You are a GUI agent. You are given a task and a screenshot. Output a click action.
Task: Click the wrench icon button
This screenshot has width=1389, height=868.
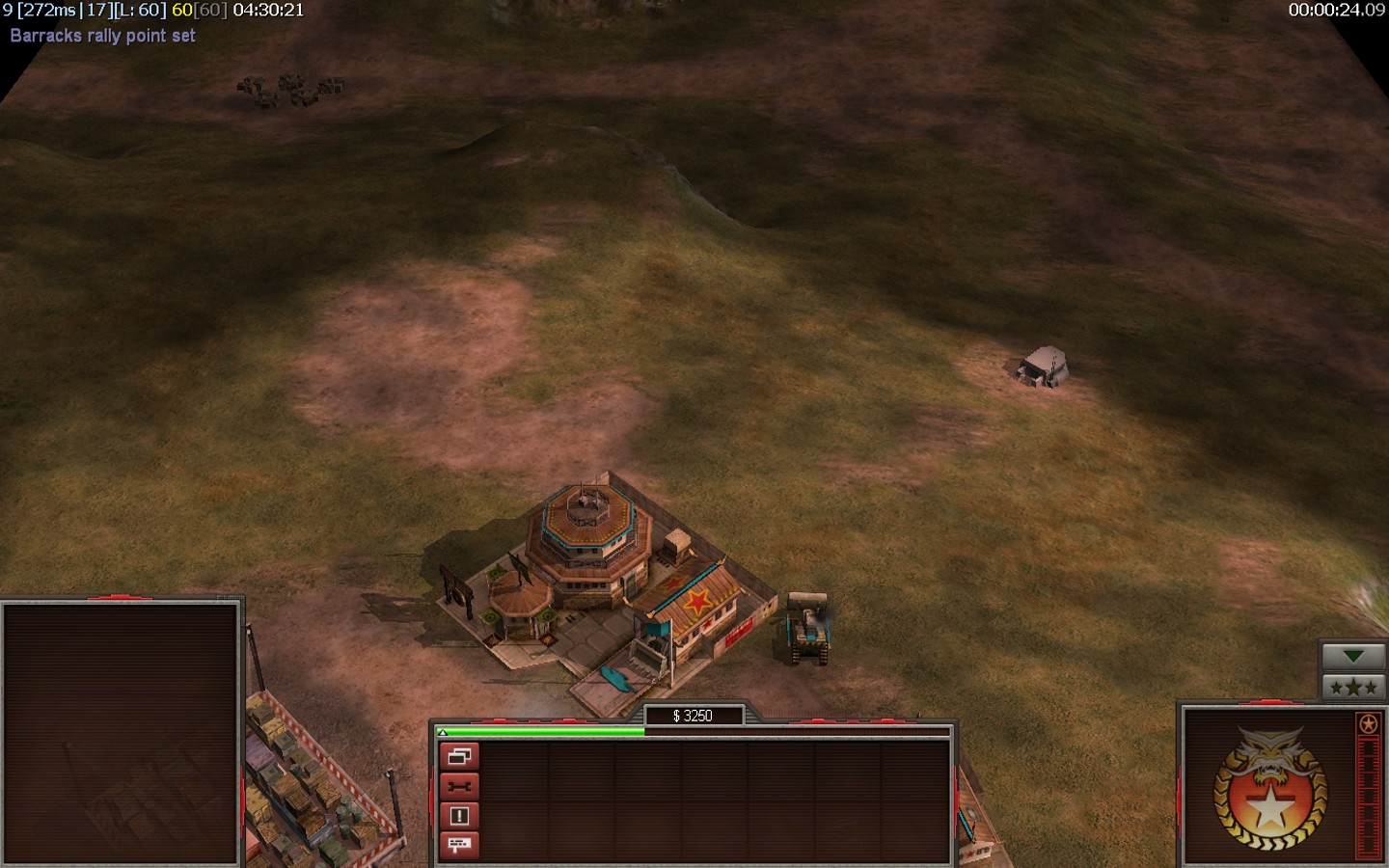tap(459, 787)
